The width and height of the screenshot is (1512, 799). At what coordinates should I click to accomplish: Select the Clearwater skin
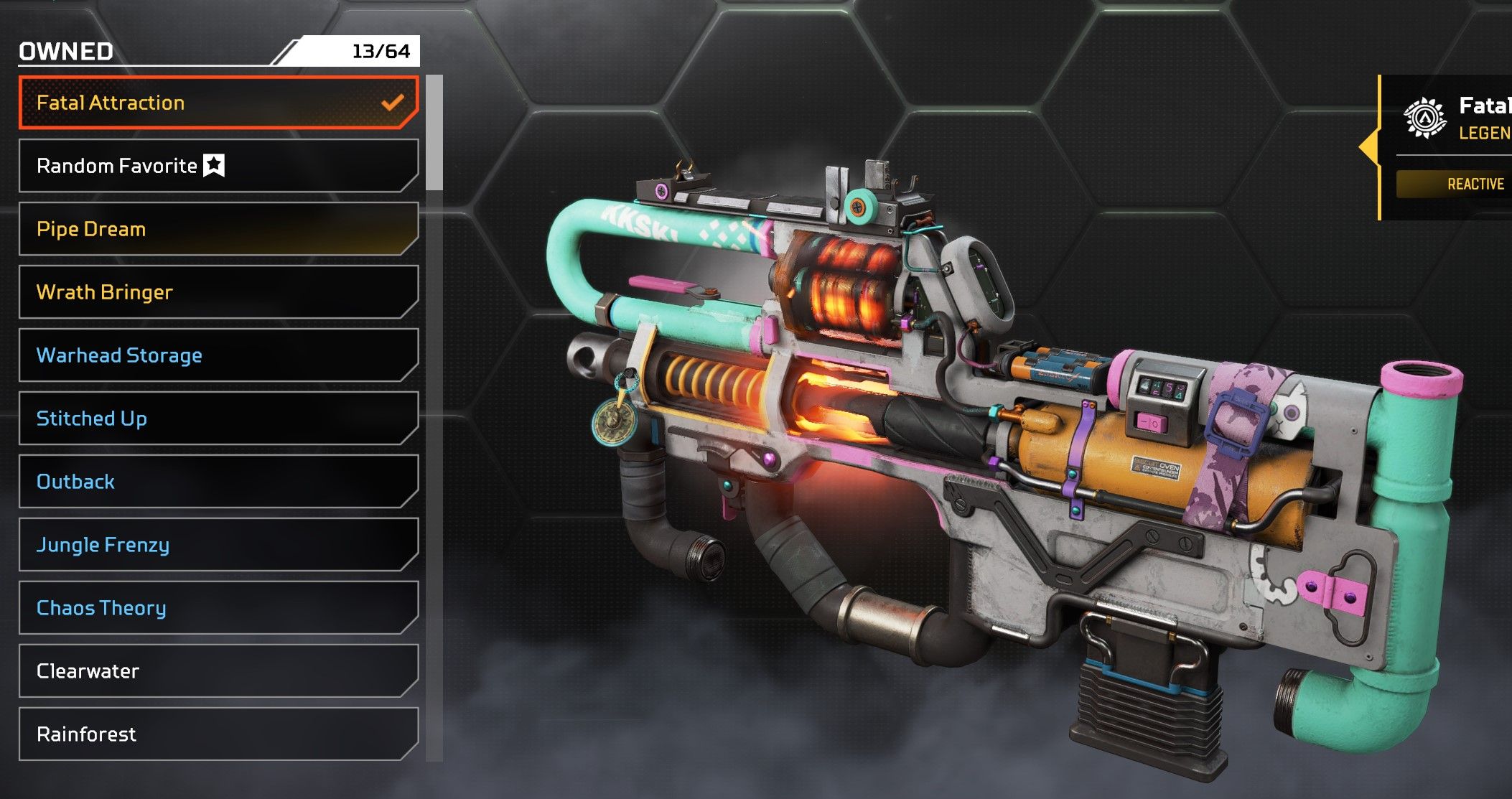coord(218,671)
